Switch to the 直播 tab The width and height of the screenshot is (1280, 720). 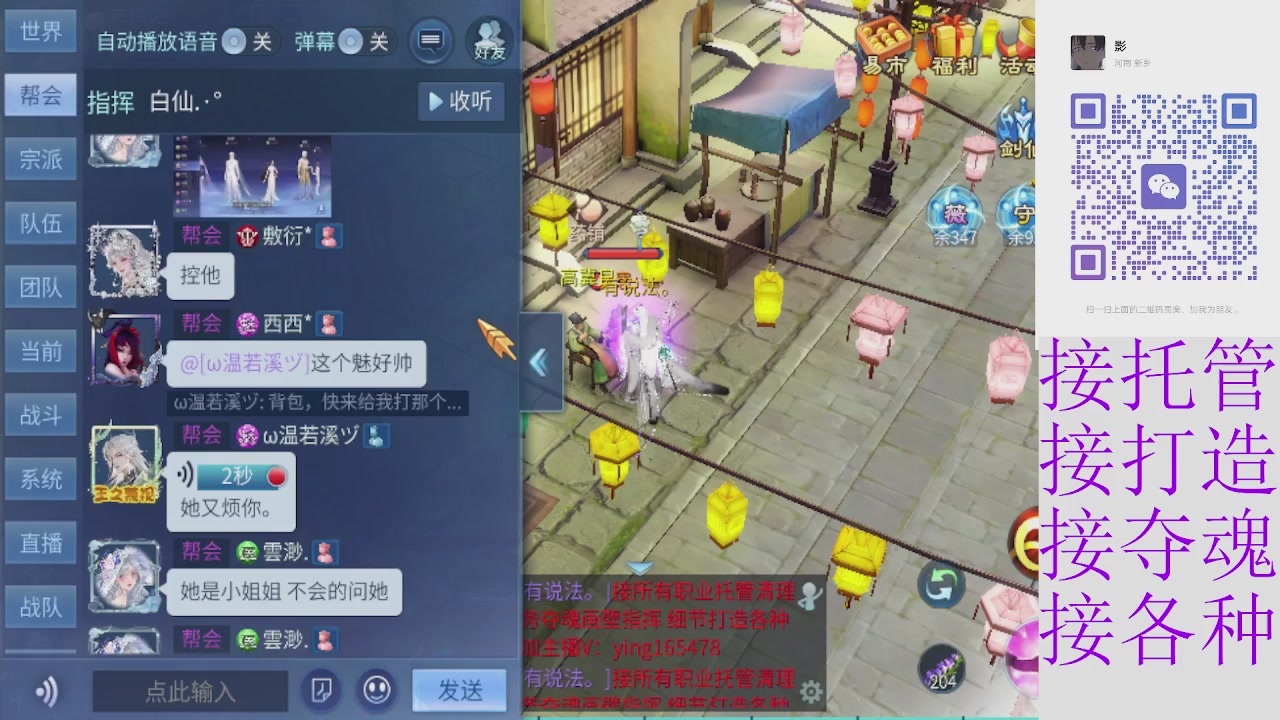coord(40,543)
